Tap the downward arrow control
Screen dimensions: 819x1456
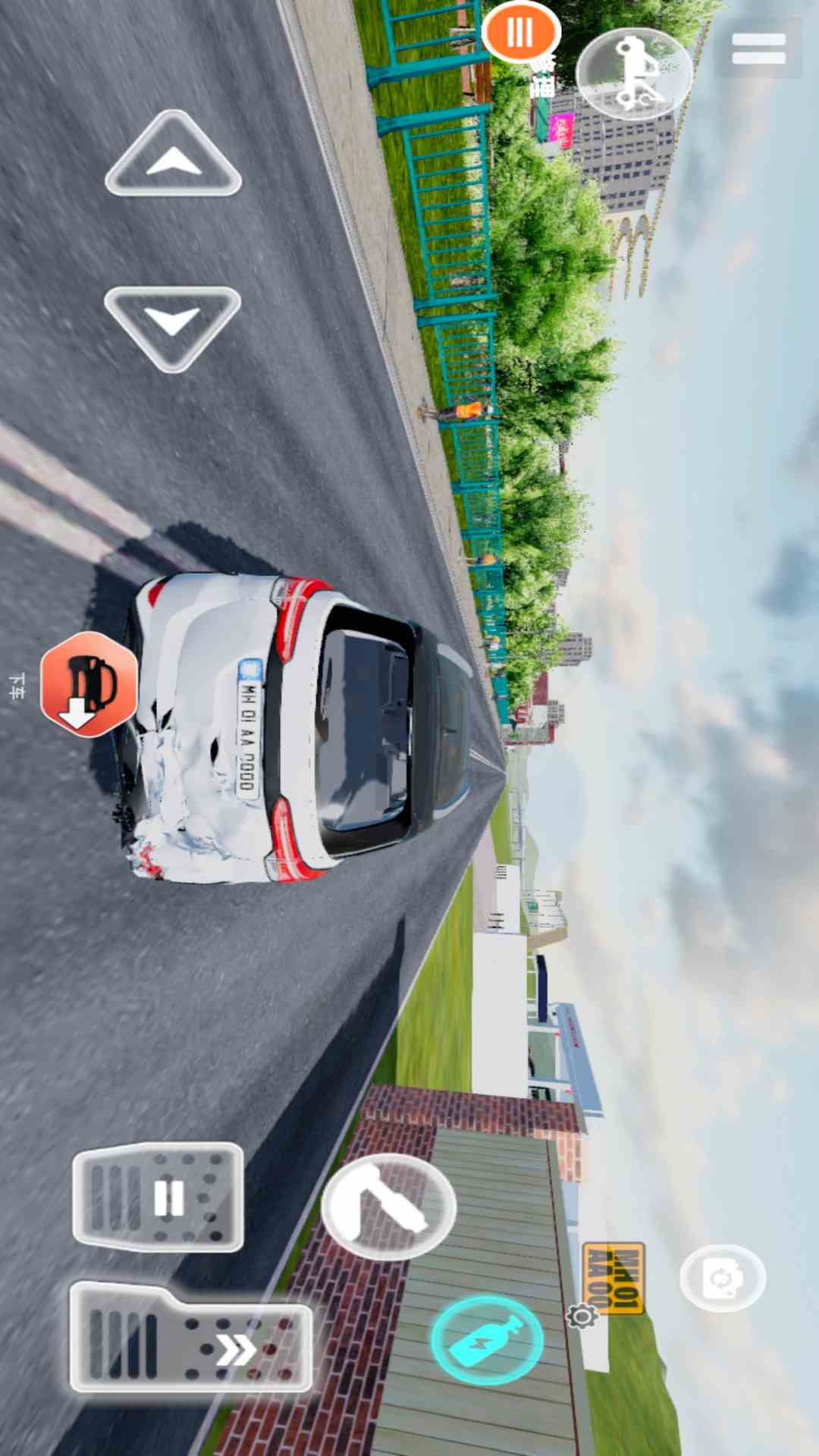coord(173,325)
